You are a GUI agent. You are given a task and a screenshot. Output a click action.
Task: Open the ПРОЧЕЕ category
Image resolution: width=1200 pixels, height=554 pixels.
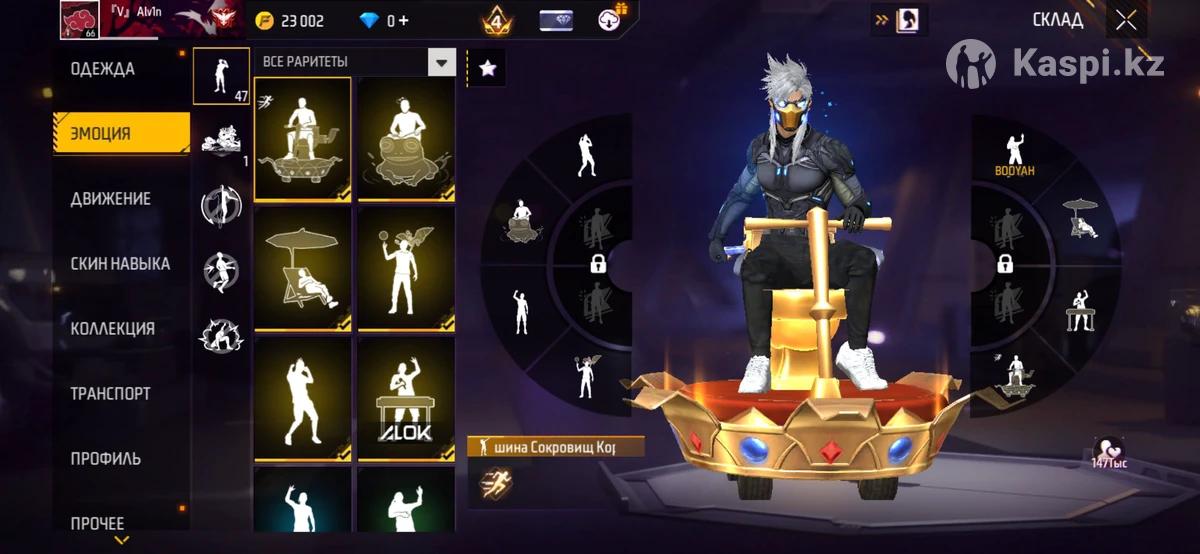tap(98, 523)
